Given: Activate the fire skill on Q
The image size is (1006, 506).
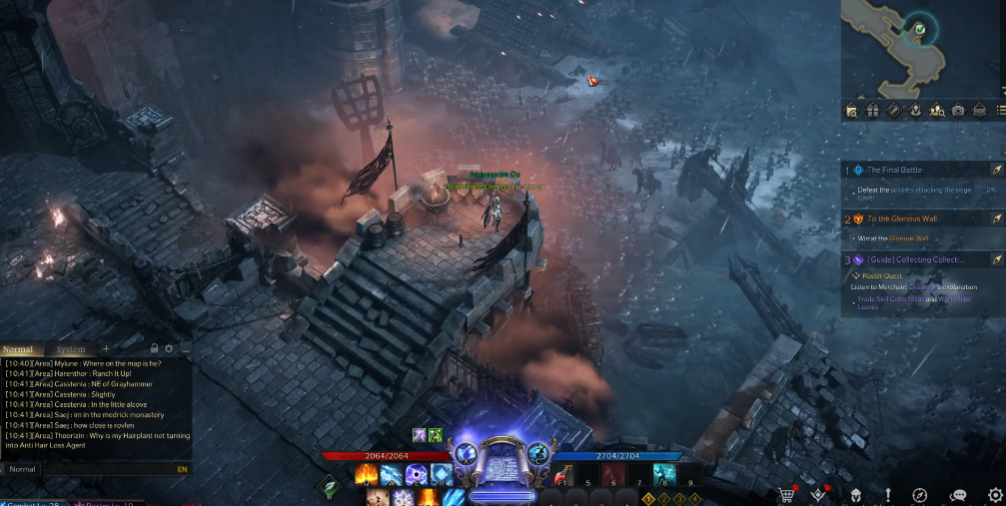Looking at the screenshot, I should (x=365, y=474).
